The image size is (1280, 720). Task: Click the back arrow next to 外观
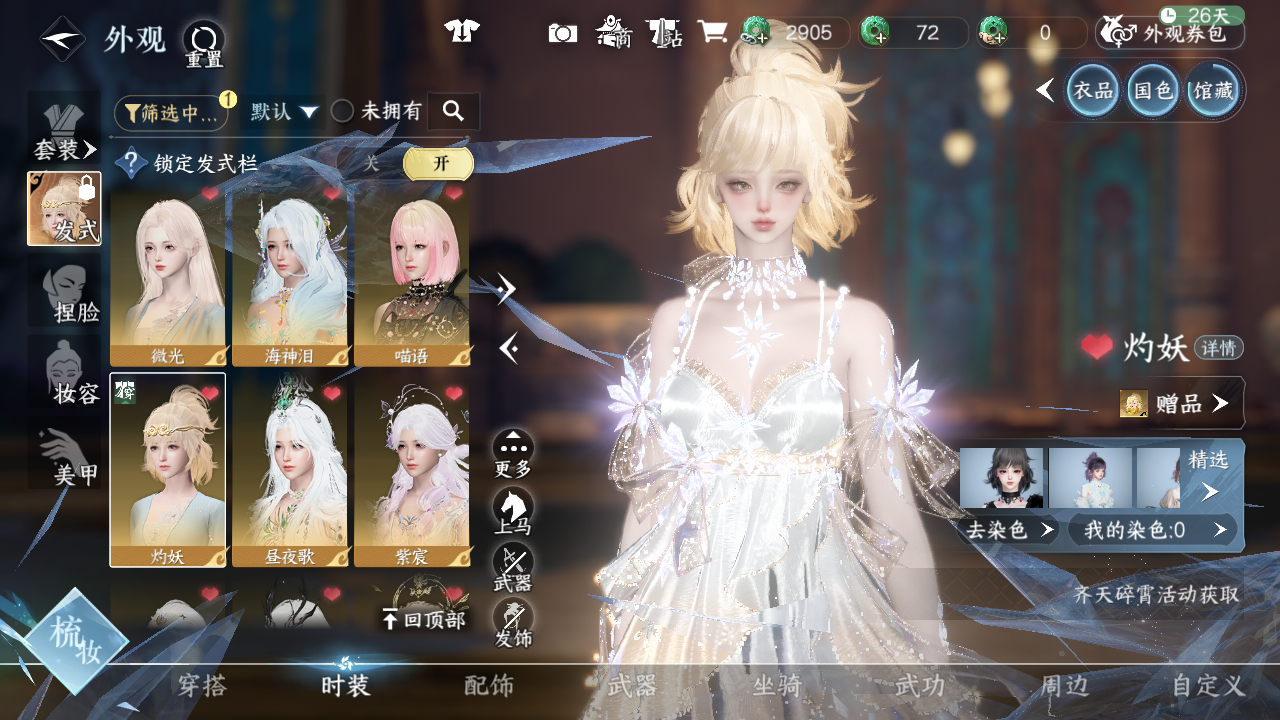click(62, 39)
